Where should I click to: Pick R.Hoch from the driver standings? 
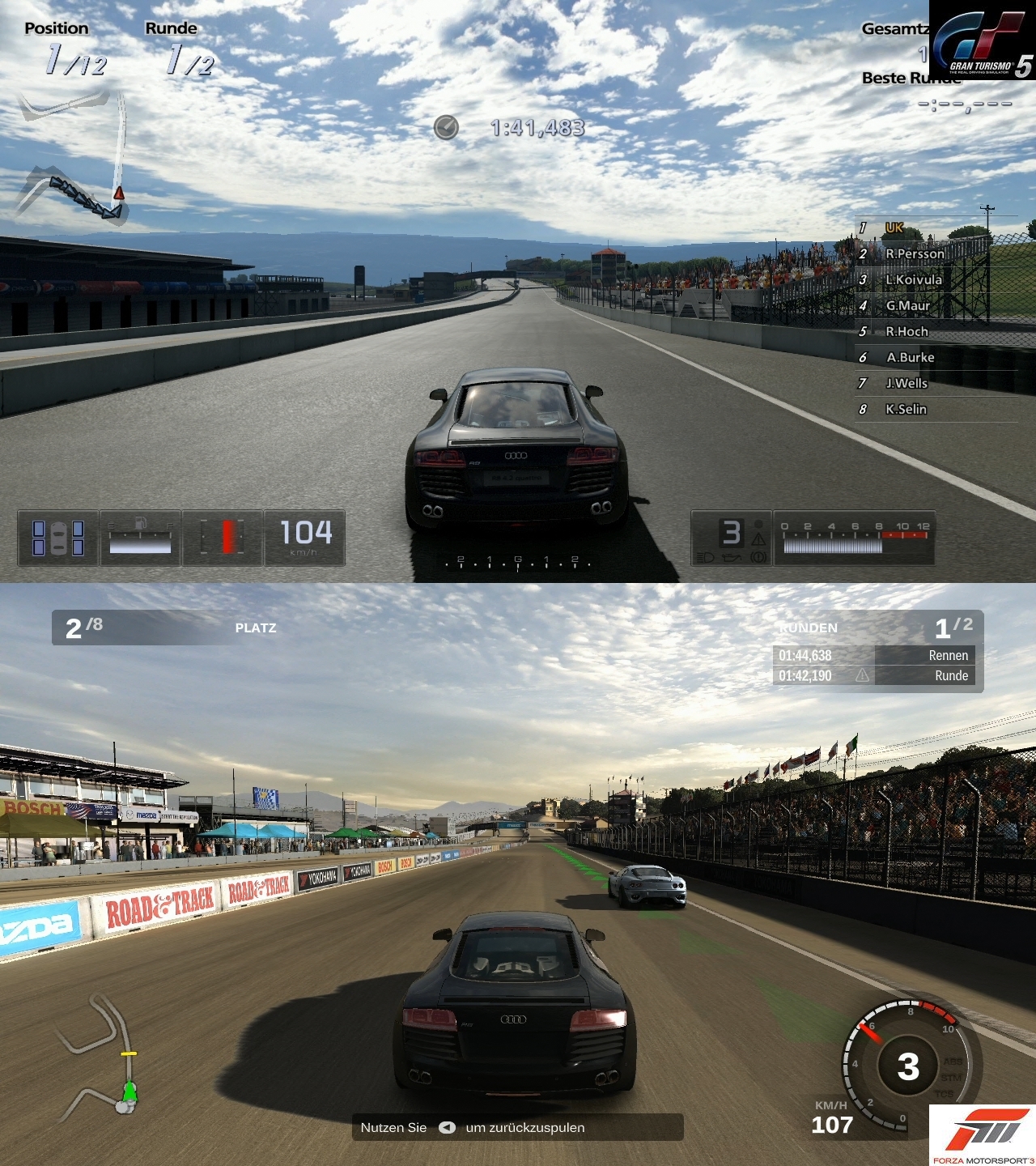coord(906,331)
